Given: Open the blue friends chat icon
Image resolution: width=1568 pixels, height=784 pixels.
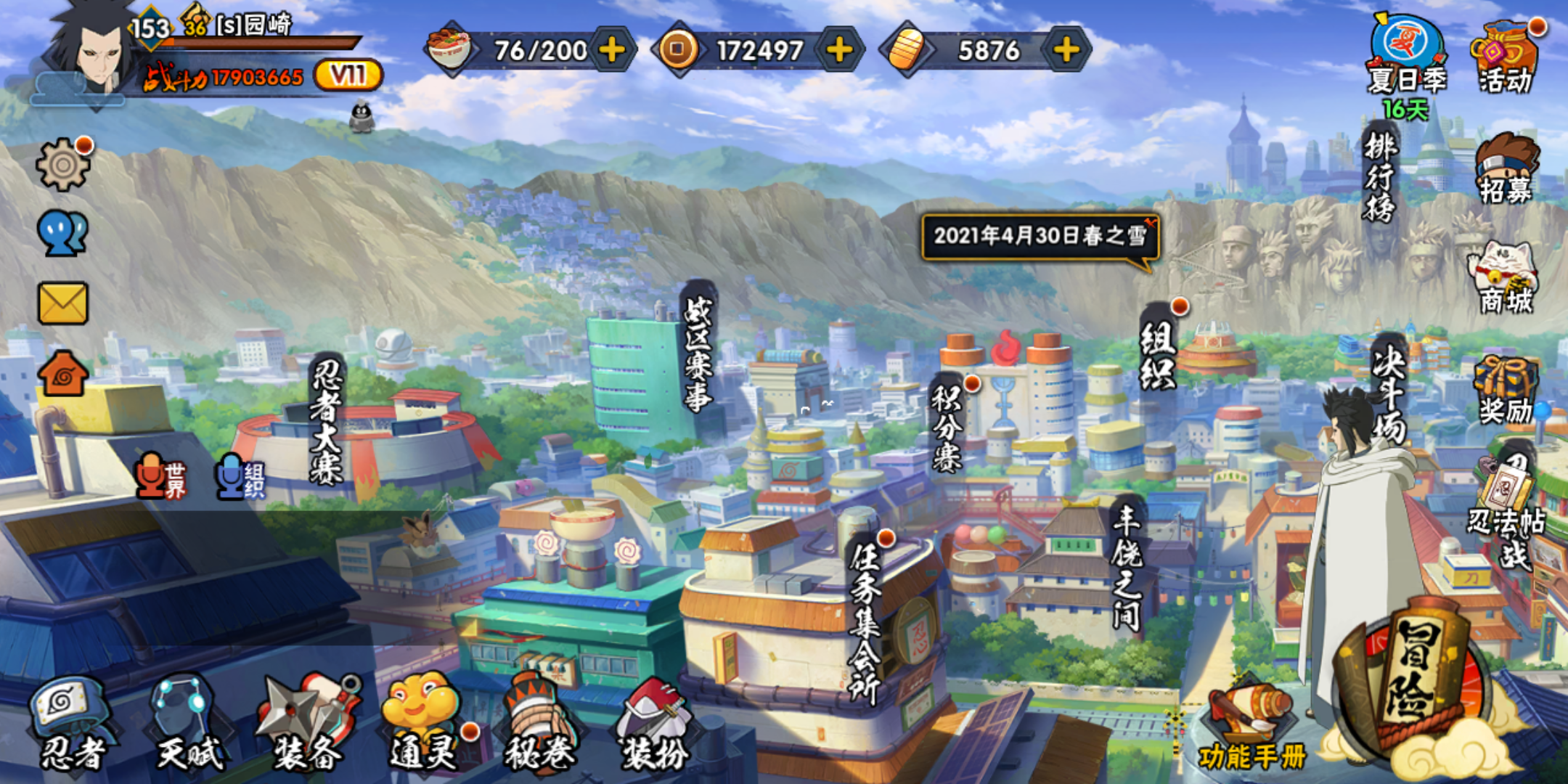Looking at the screenshot, I should [63, 234].
